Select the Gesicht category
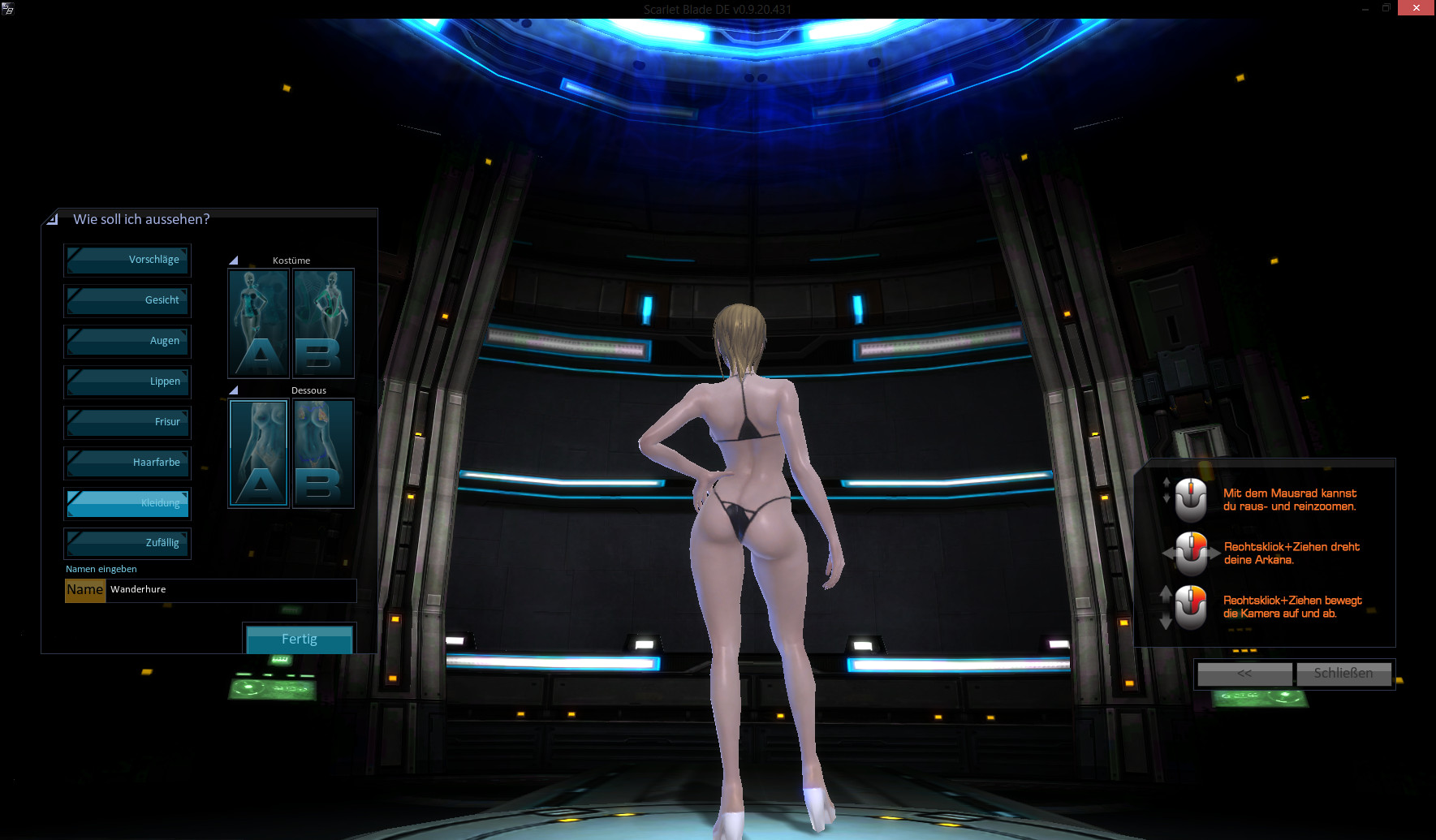 (x=127, y=300)
